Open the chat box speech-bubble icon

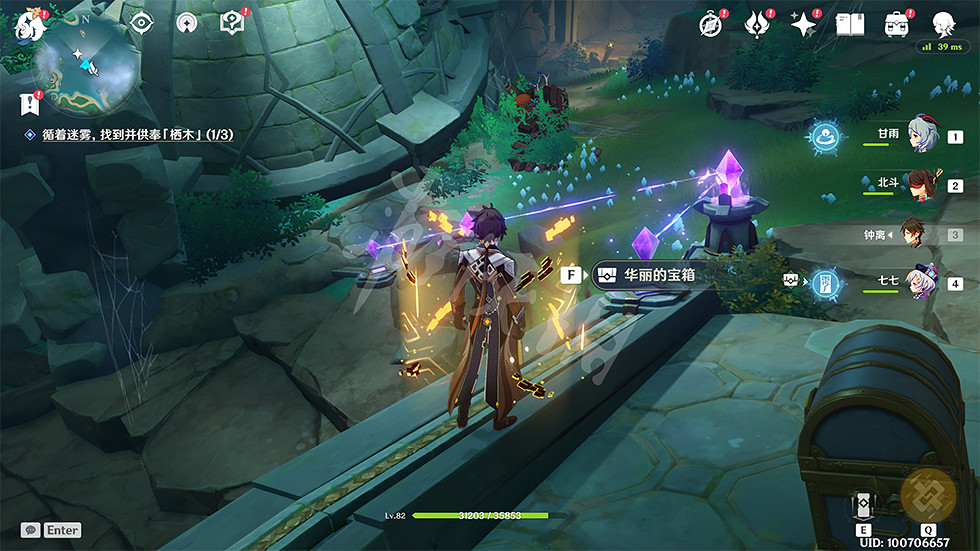(31, 530)
